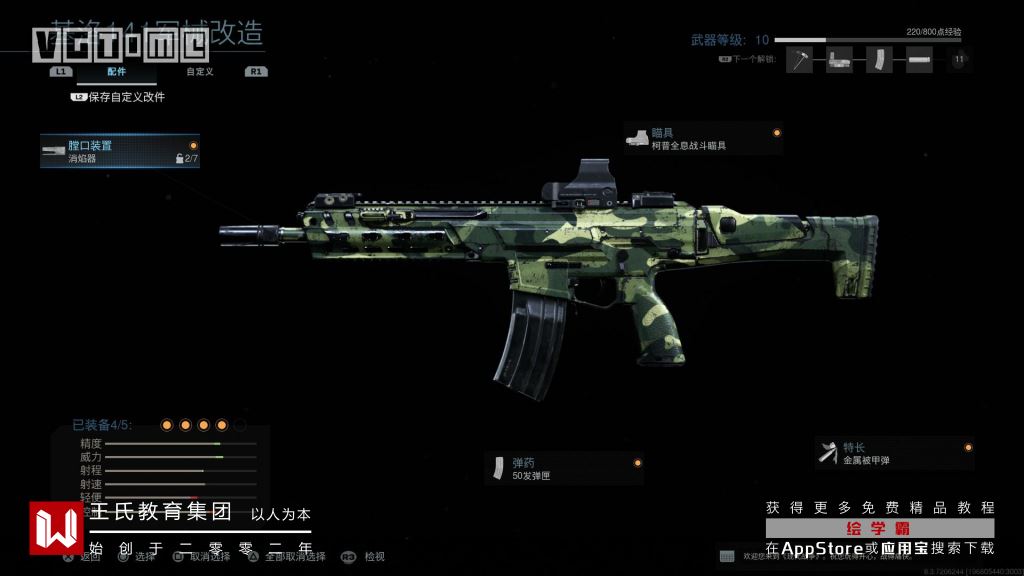Open the 瞄具 optic attachment slot
Image resolution: width=1024 pixels, height=576 pixels.
702,139
